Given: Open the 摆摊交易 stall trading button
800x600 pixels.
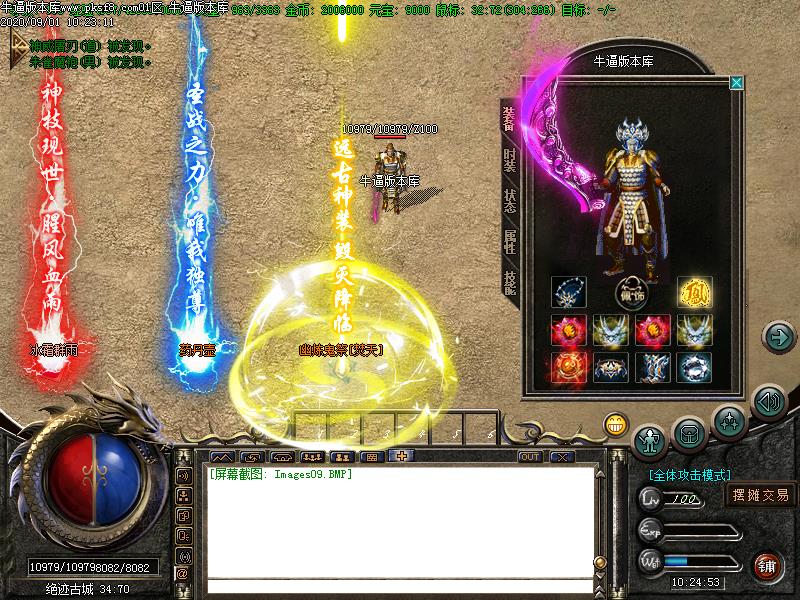Looking at the screenshot, I should pos(760,494).
